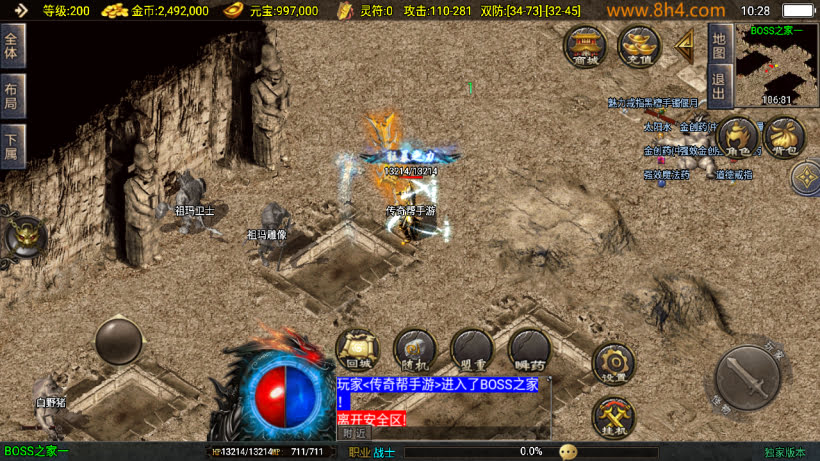Open the 角色 character sheet
The image size is (820, 461).
[x=738, y=138]
